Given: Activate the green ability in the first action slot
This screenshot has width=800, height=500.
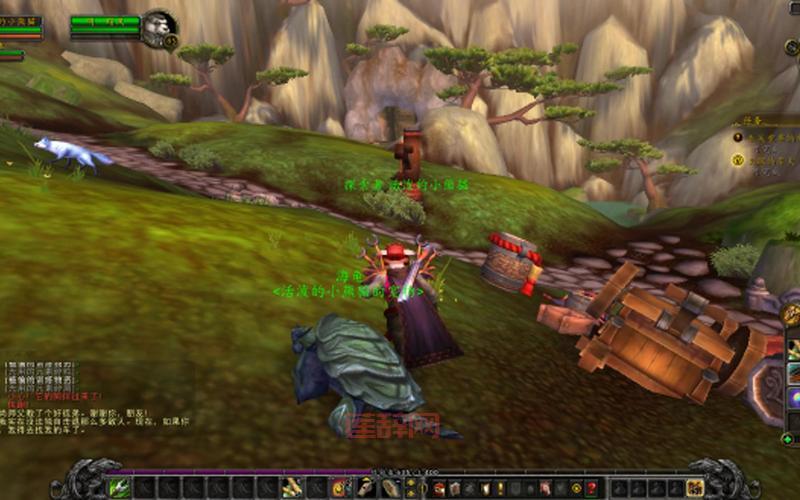Looking at the screenshot, I should (120, 487).
